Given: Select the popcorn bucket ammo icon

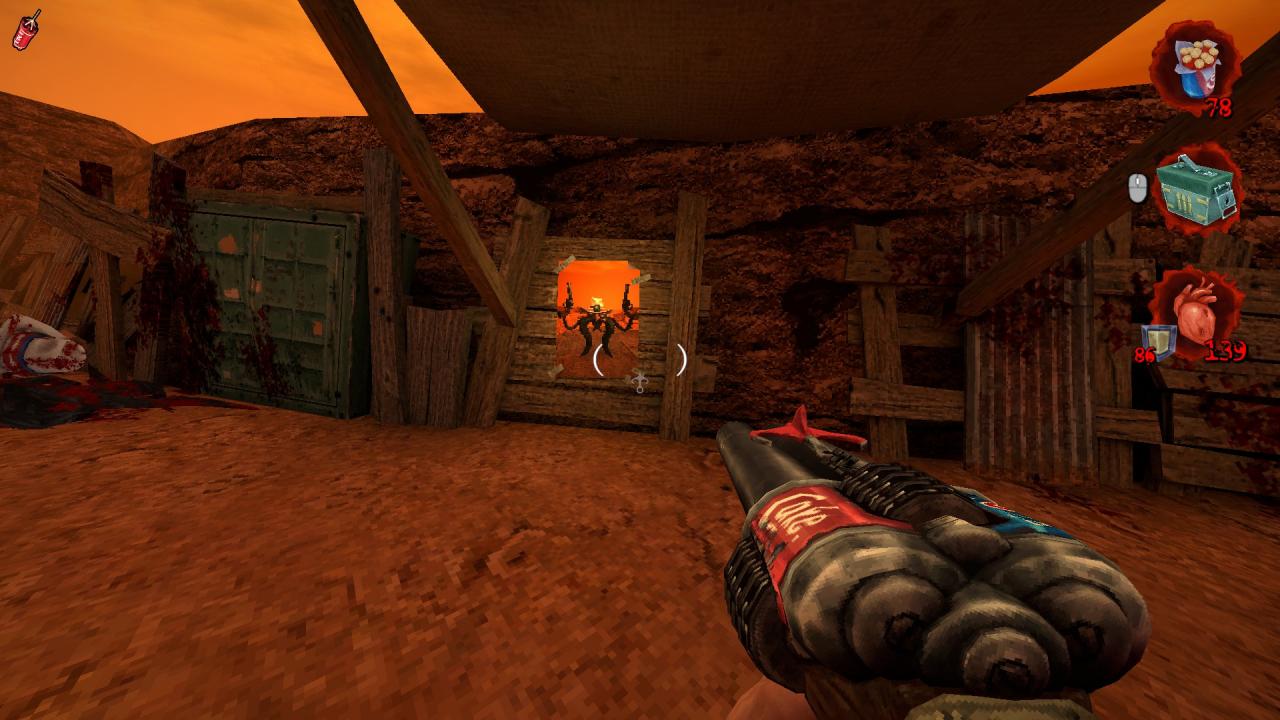Looking at the screenshot, I should coord(1194,65).
